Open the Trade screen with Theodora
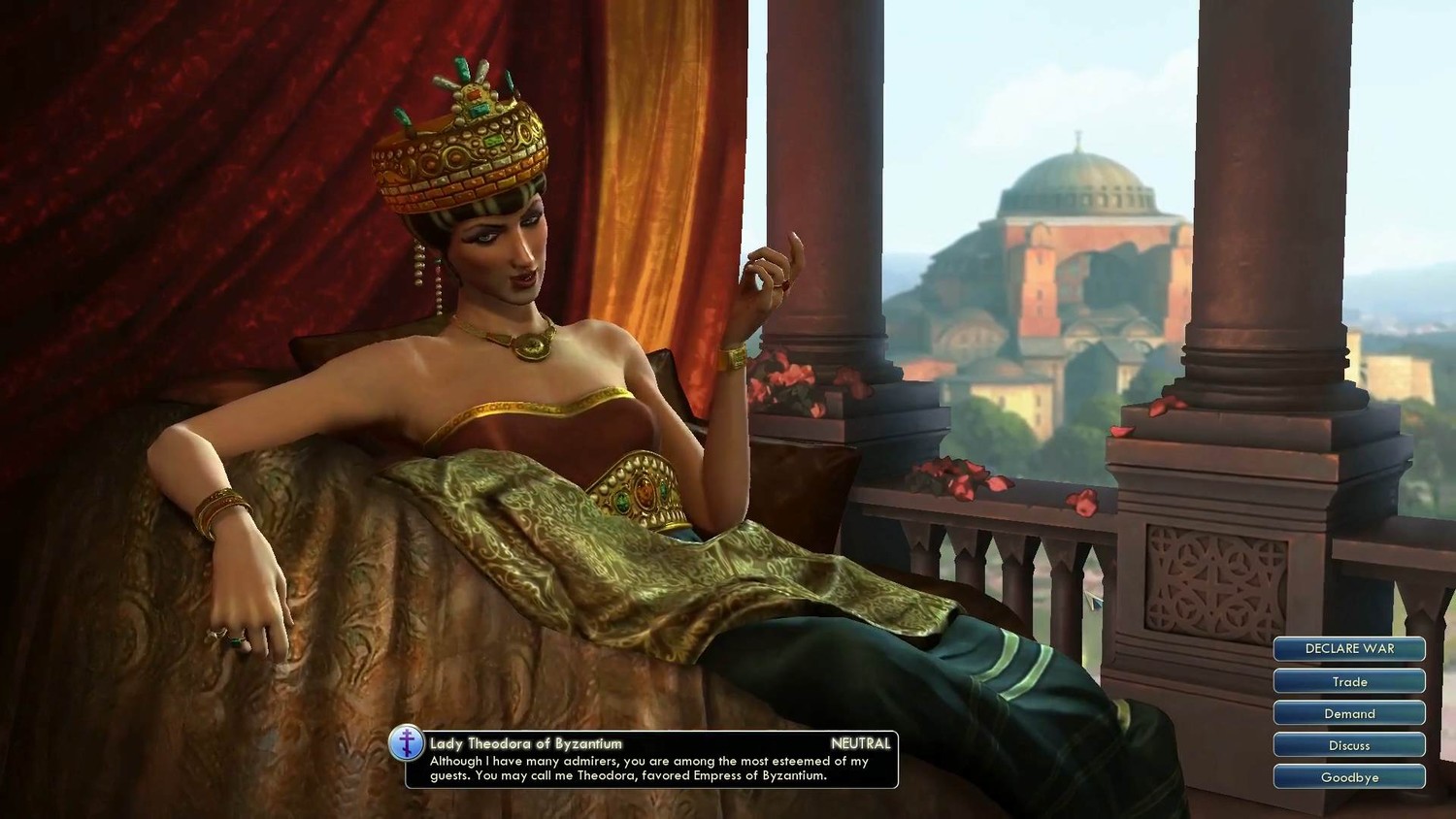The height and width of the screenshot is (819, 1456). [1349, 681]
